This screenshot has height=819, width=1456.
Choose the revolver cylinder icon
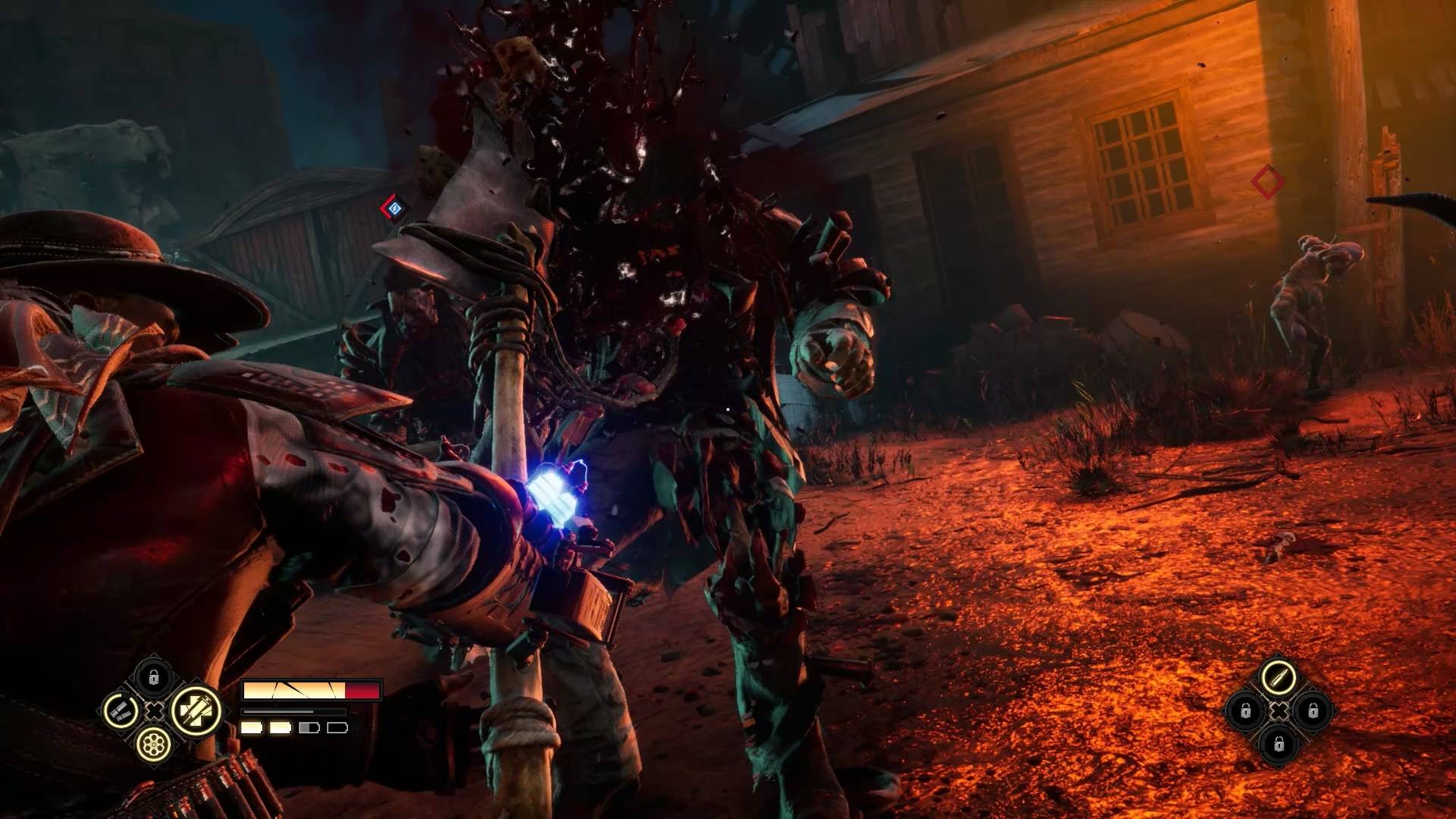152,745
